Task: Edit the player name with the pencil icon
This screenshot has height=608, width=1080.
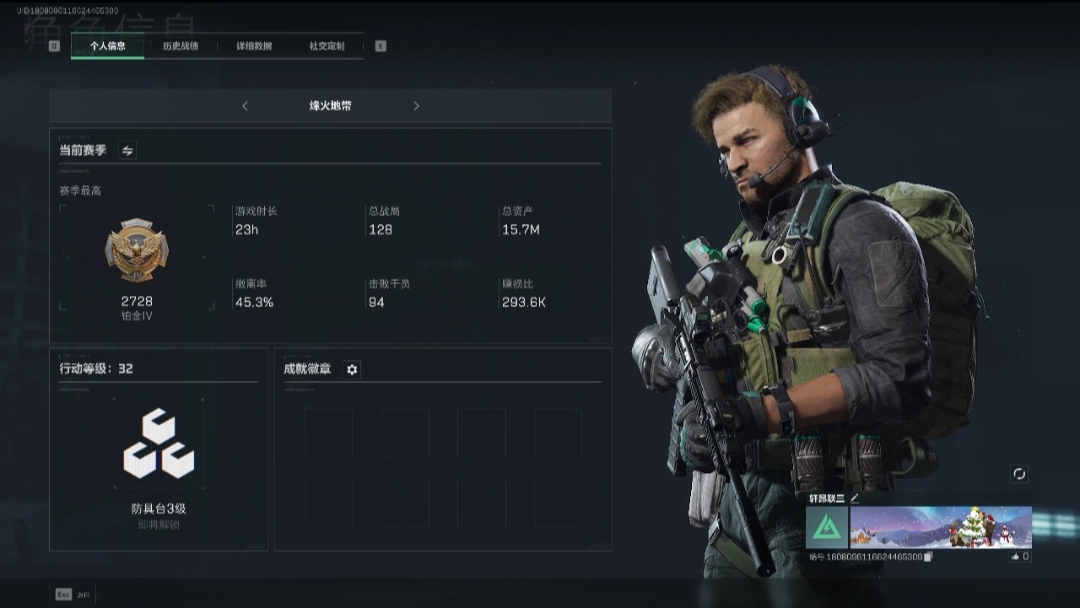Action: tap(855, 497)
